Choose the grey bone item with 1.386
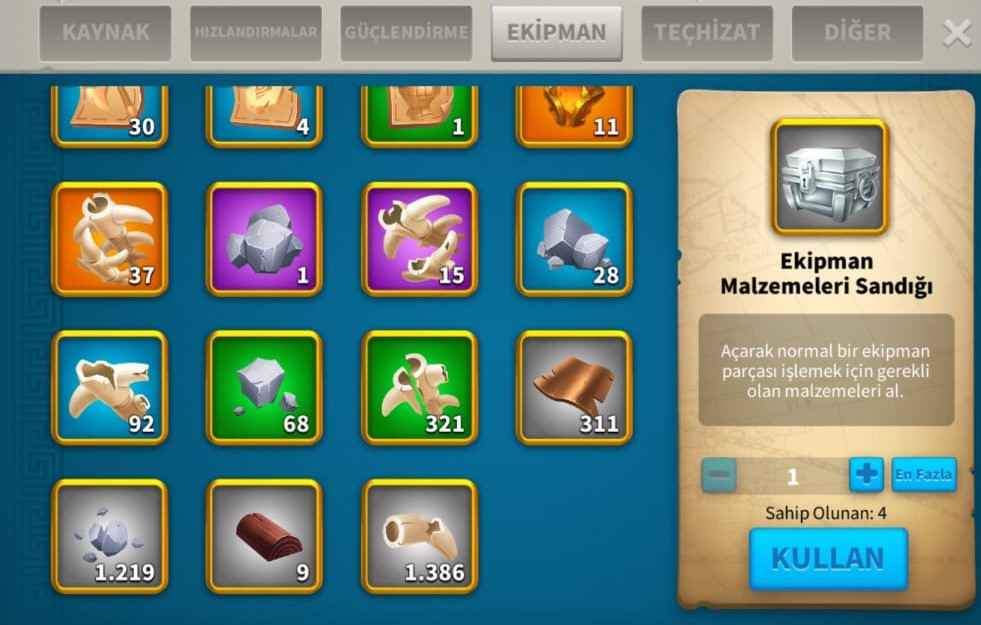 click(419, 536)
